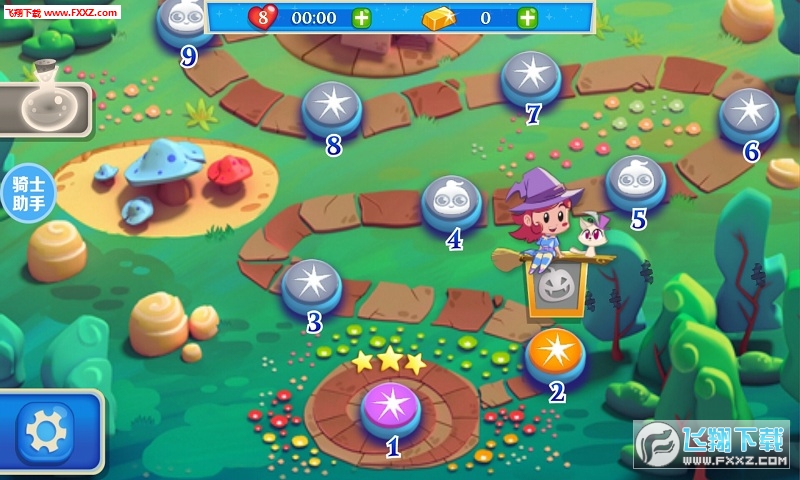Select level 6 star node
This screenshot has width=800, height=480.
(749, 115)
